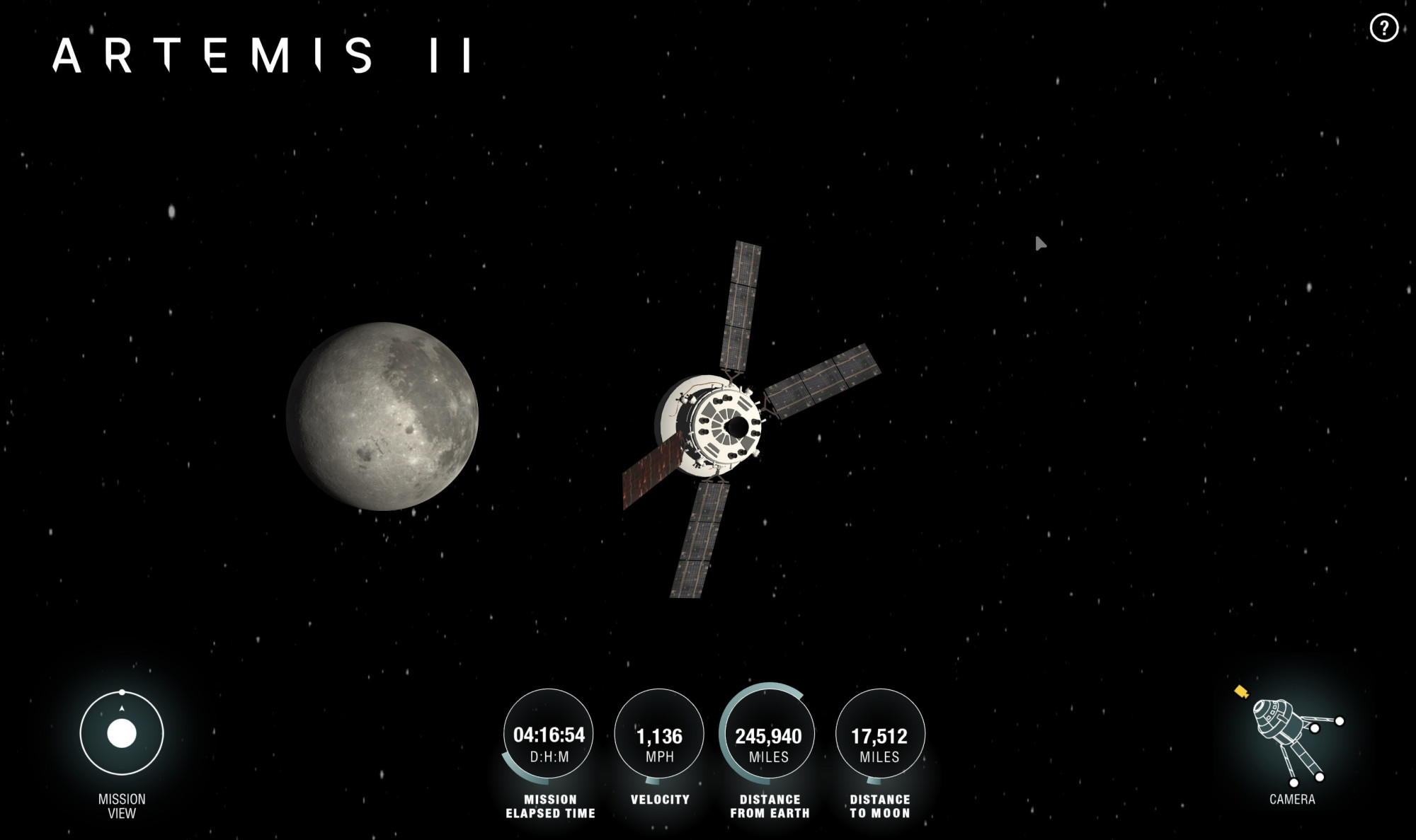Switch to Mission View

122,733
